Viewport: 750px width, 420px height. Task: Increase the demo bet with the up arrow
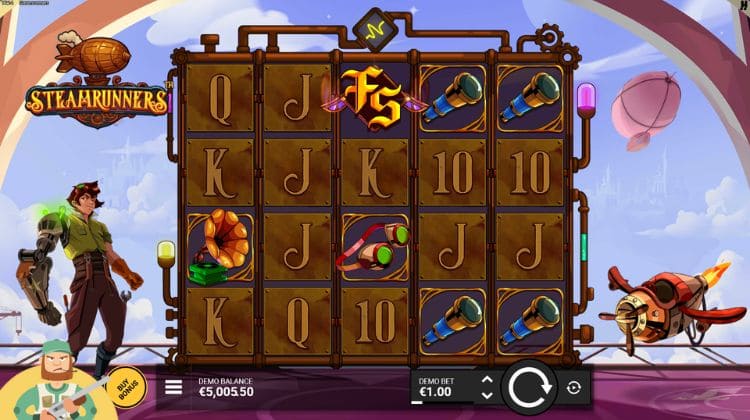(487, 380)
